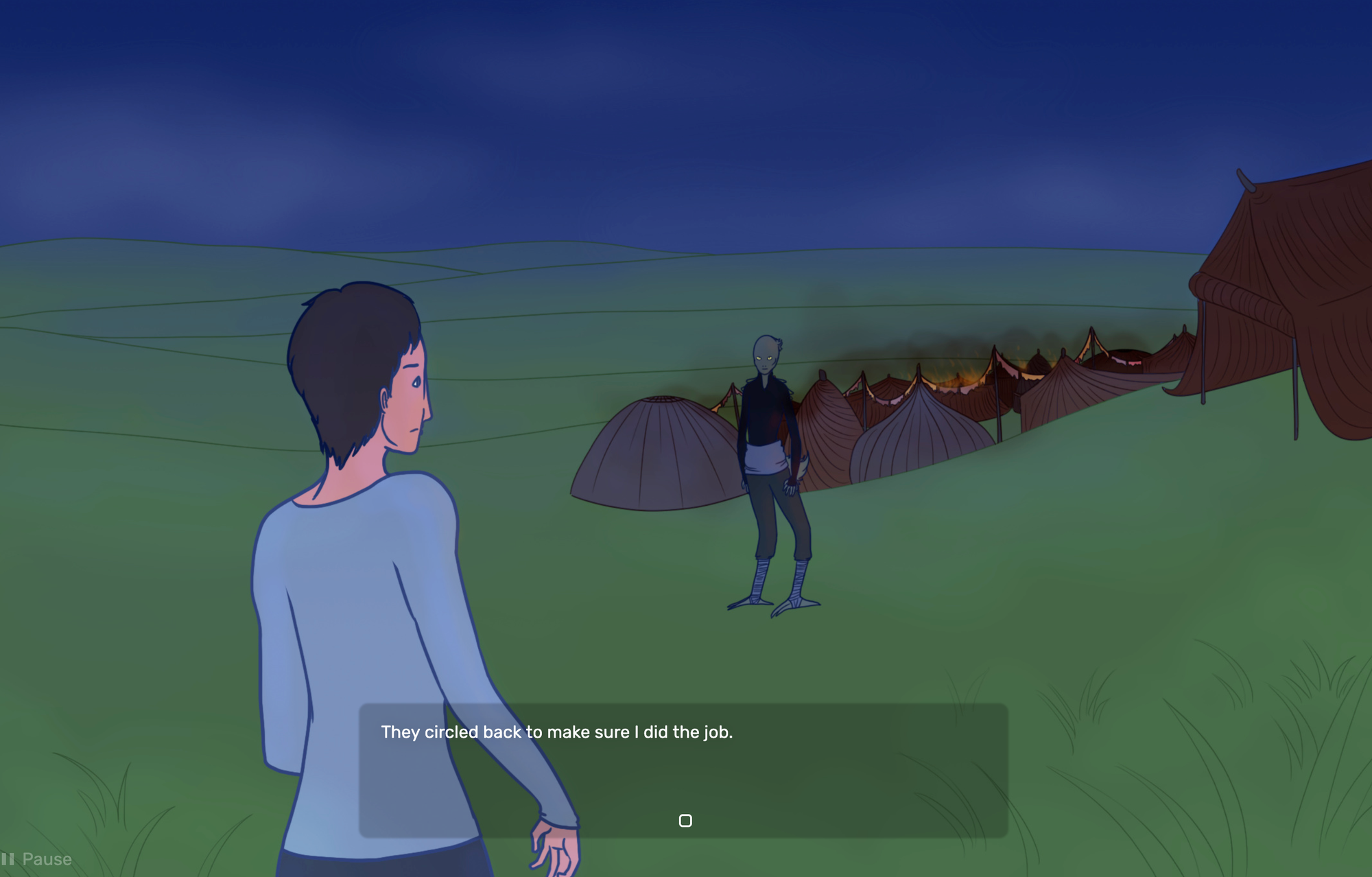The height and width of the screenshot is (877, 1372).
Task: Click the square continue indicator
Action: click(x=686, y=820)
